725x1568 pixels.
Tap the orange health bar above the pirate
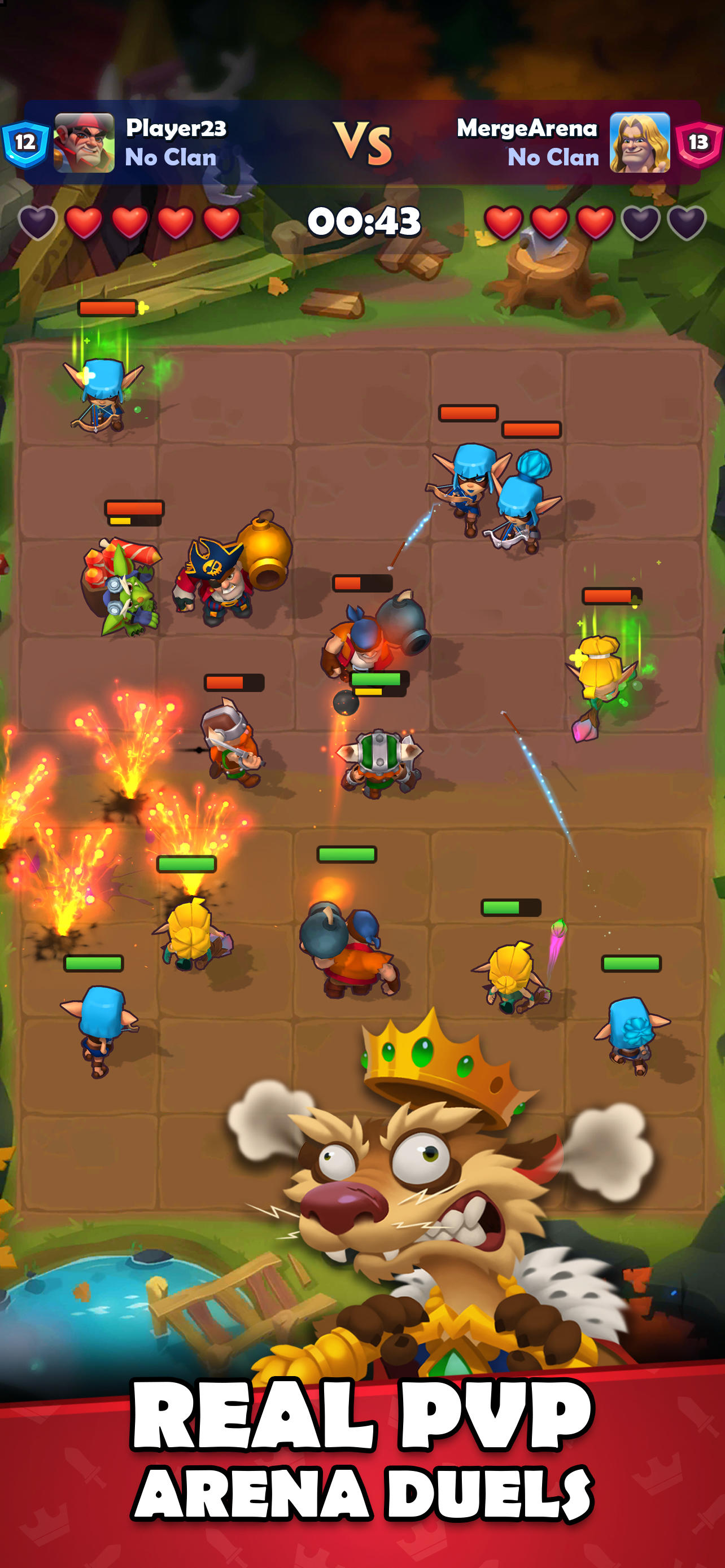pos(133,509)
